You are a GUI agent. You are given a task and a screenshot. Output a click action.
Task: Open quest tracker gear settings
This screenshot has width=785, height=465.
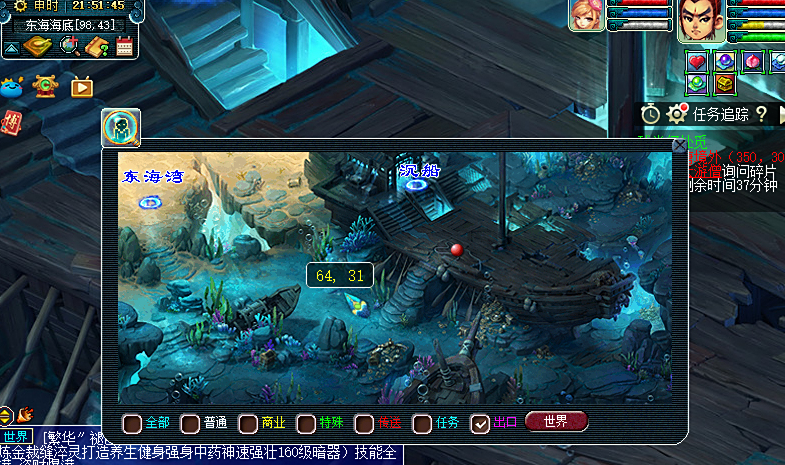click(678, 114)
